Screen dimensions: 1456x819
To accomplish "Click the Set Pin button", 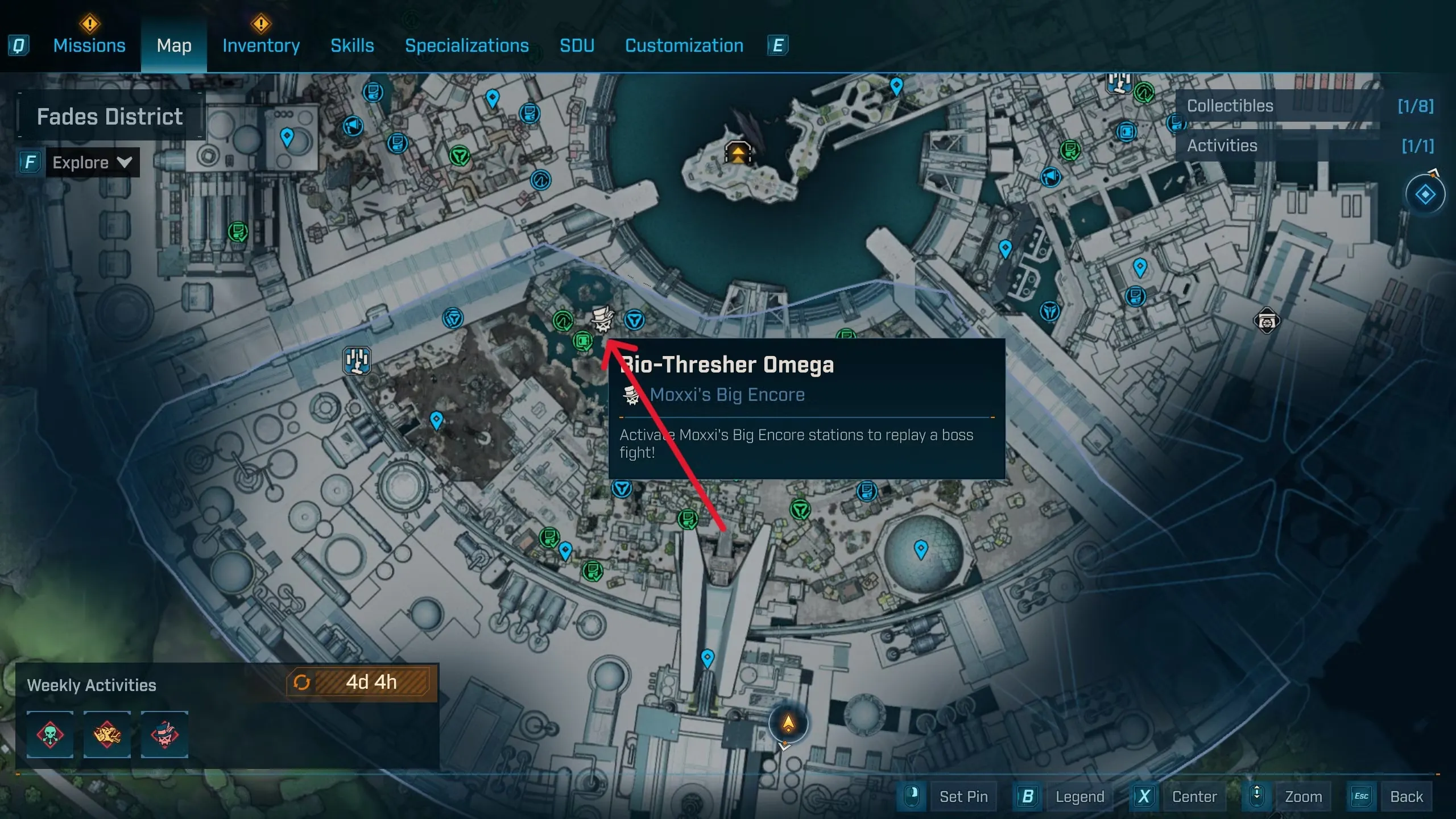I will [963, 796].
